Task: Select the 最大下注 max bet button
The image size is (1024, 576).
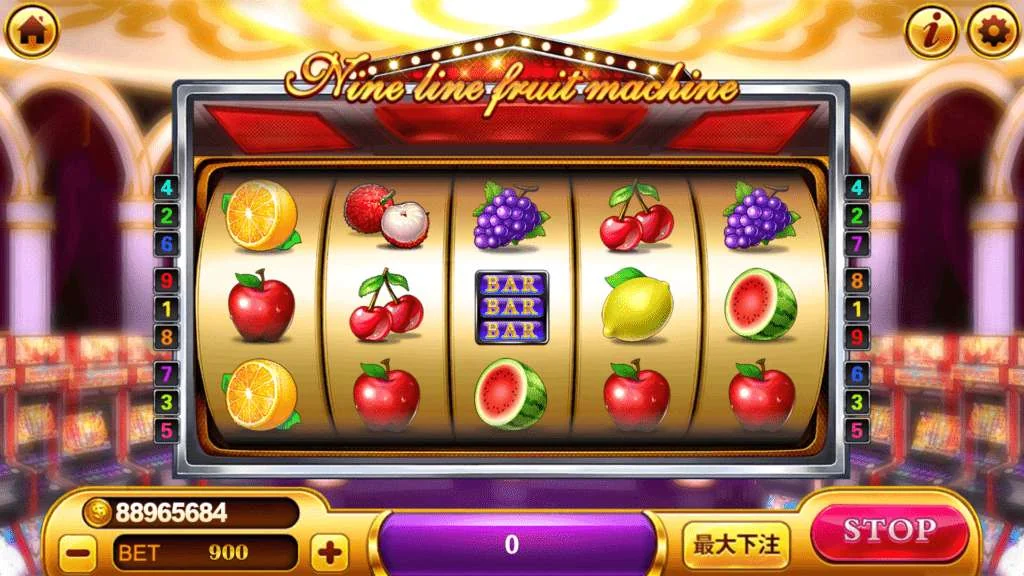Action: pyautogui.click(x=737, y=545)
